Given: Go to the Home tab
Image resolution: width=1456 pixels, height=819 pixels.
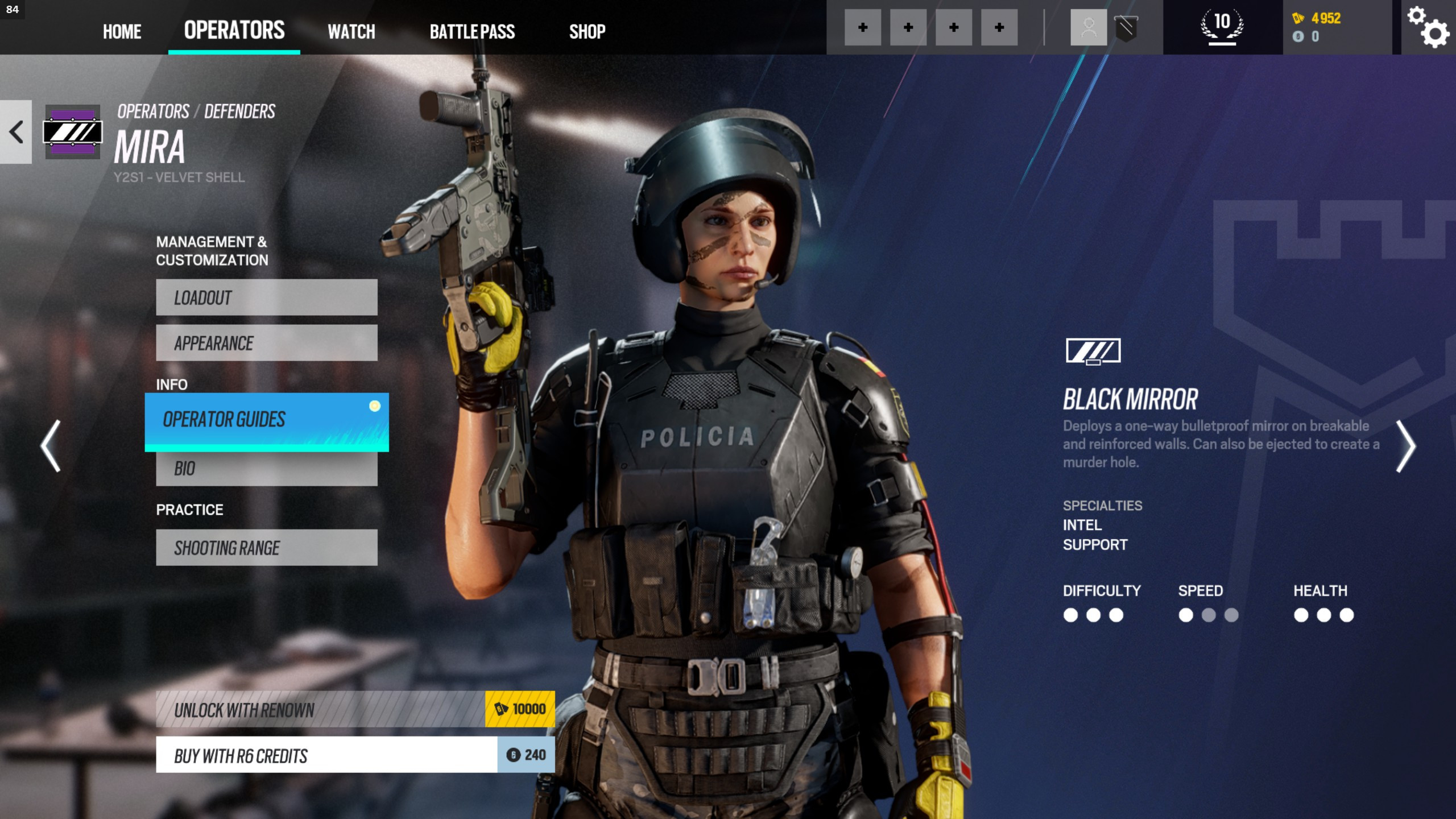Looking at the screenshot, I should click(x=122, y=31).
